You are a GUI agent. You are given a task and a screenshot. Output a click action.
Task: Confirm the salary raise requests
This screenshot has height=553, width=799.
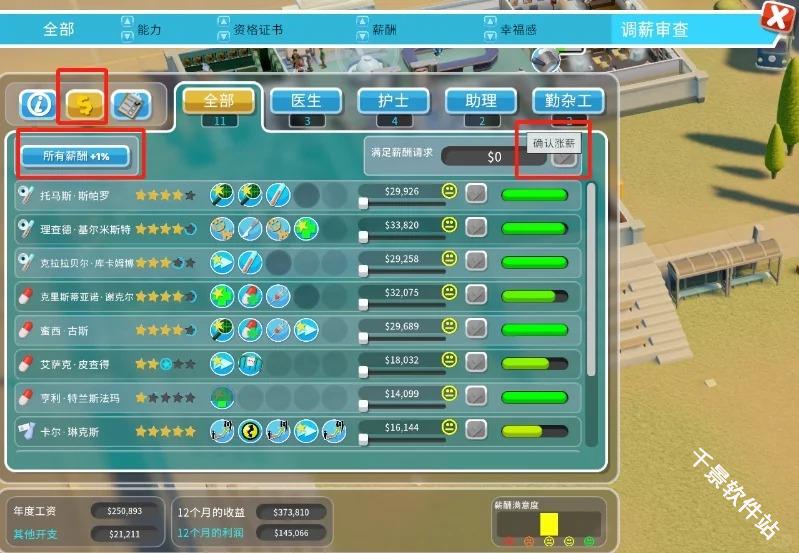tap(565, 157)
